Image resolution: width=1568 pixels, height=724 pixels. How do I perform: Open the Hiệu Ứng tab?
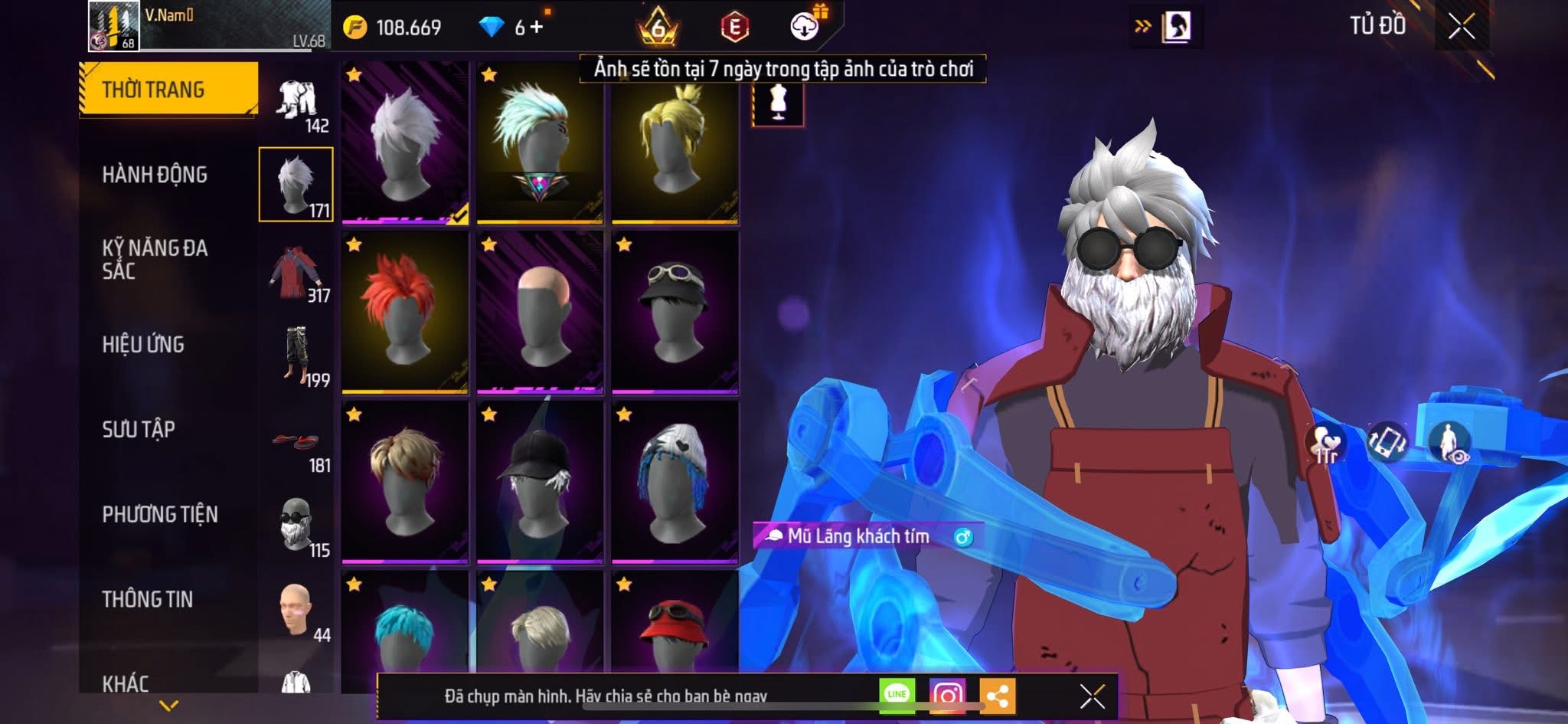click(x=143, y=345)
